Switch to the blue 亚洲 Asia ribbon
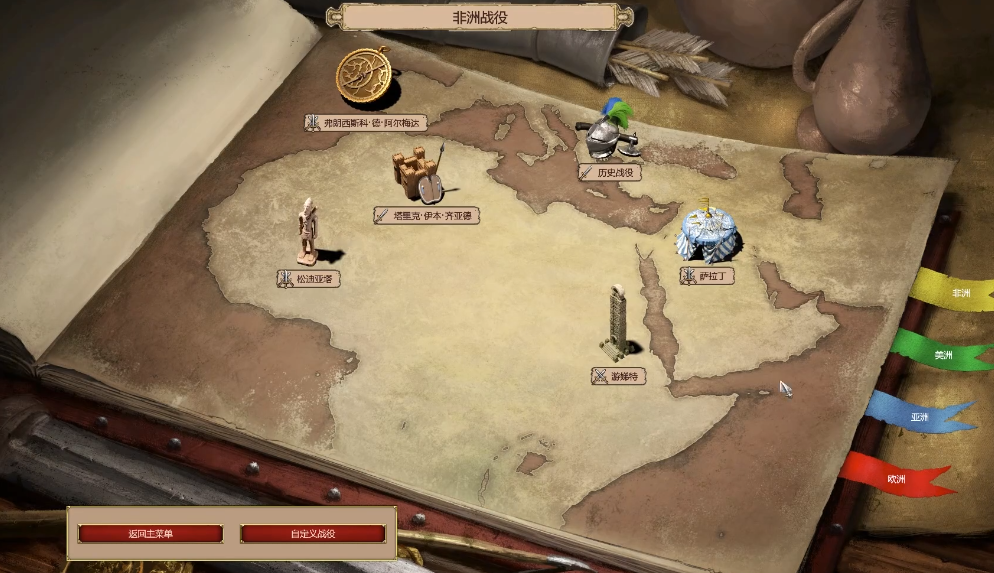This screenshot has width=994, height=573. [920, 416]
